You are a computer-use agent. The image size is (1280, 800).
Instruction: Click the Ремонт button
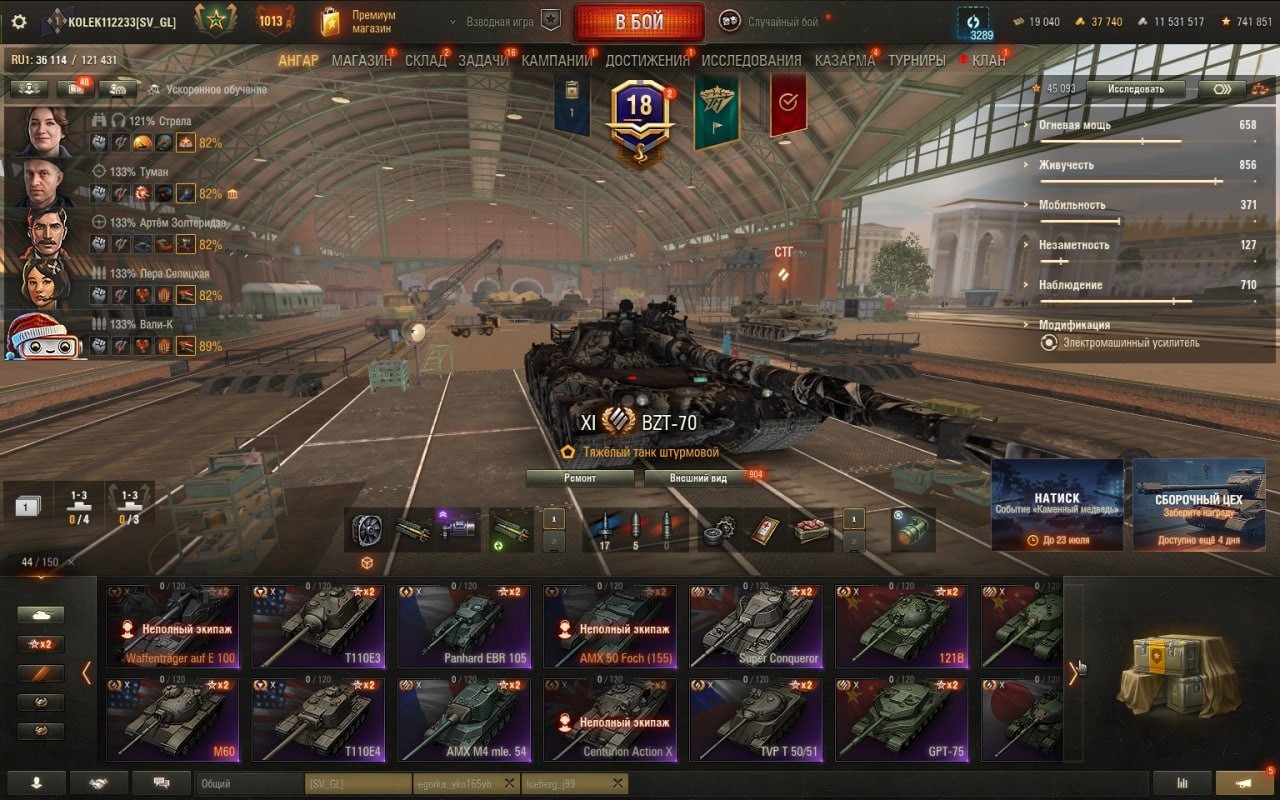[x=580, y=478]
